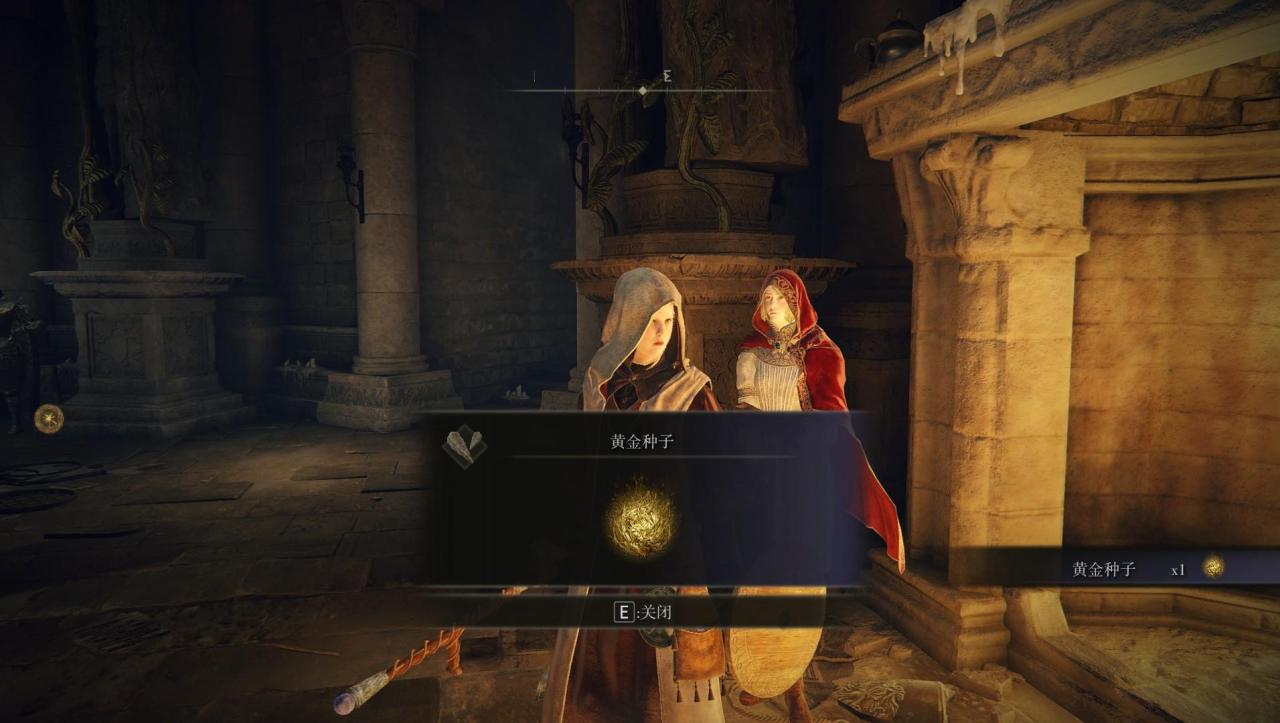
Task: Click the compass bar above the scene
Action: click(642, 89)
